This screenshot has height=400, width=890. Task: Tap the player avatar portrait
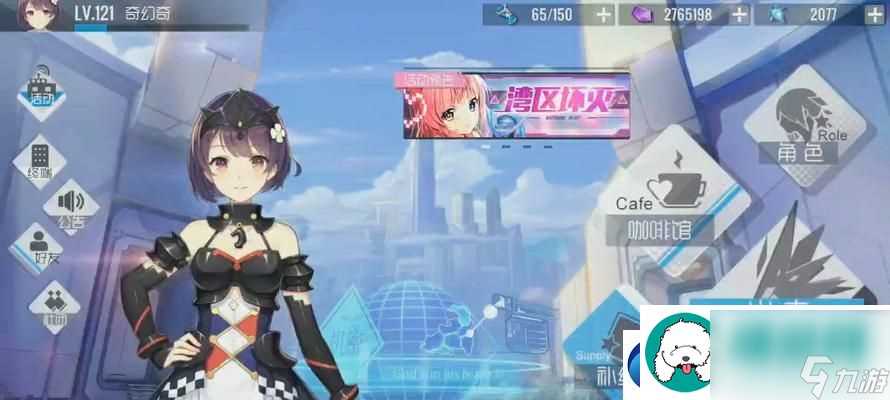tap(40, 15)
